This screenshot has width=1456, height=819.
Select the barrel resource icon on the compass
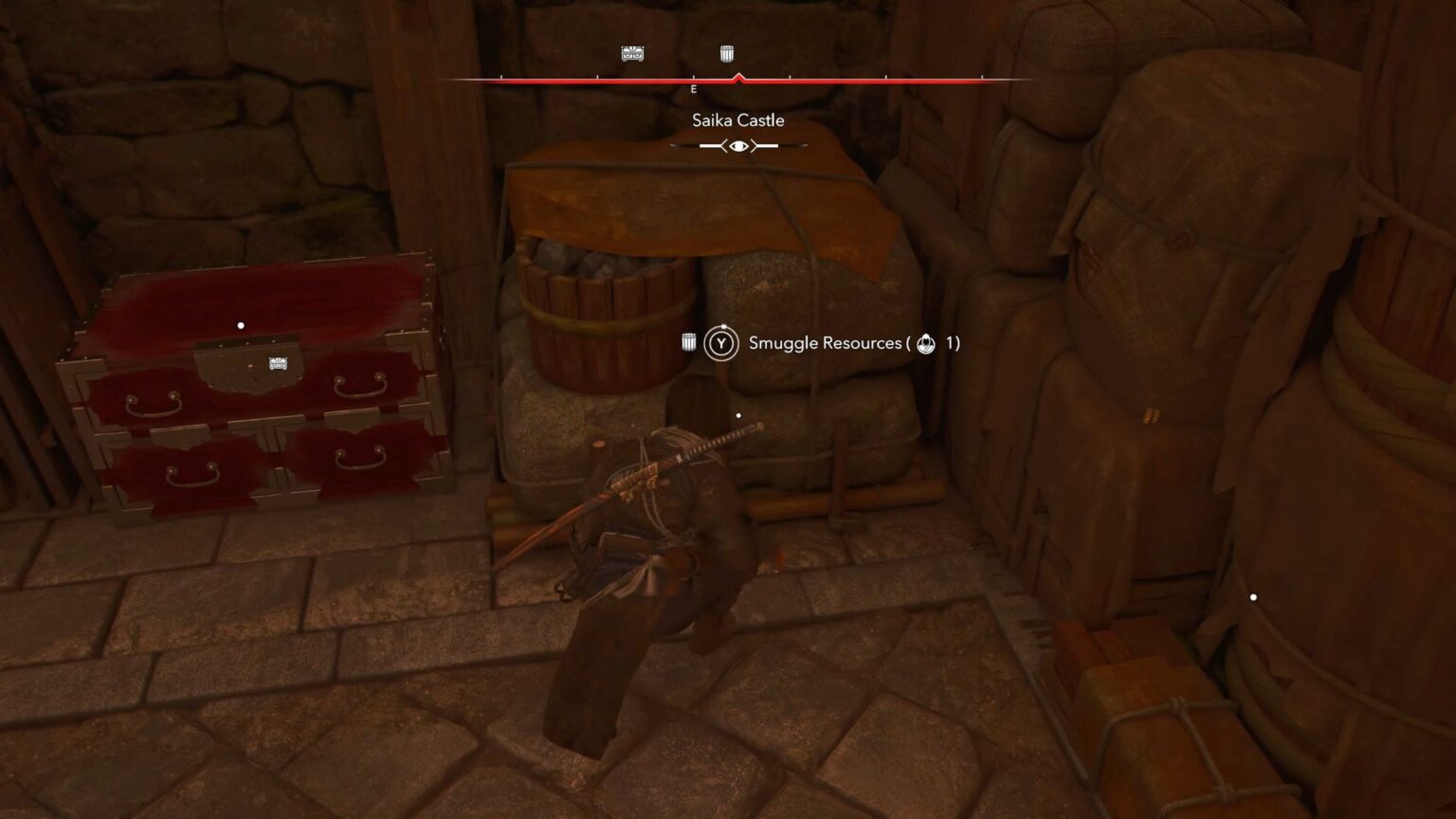click(x=725, y=53)
